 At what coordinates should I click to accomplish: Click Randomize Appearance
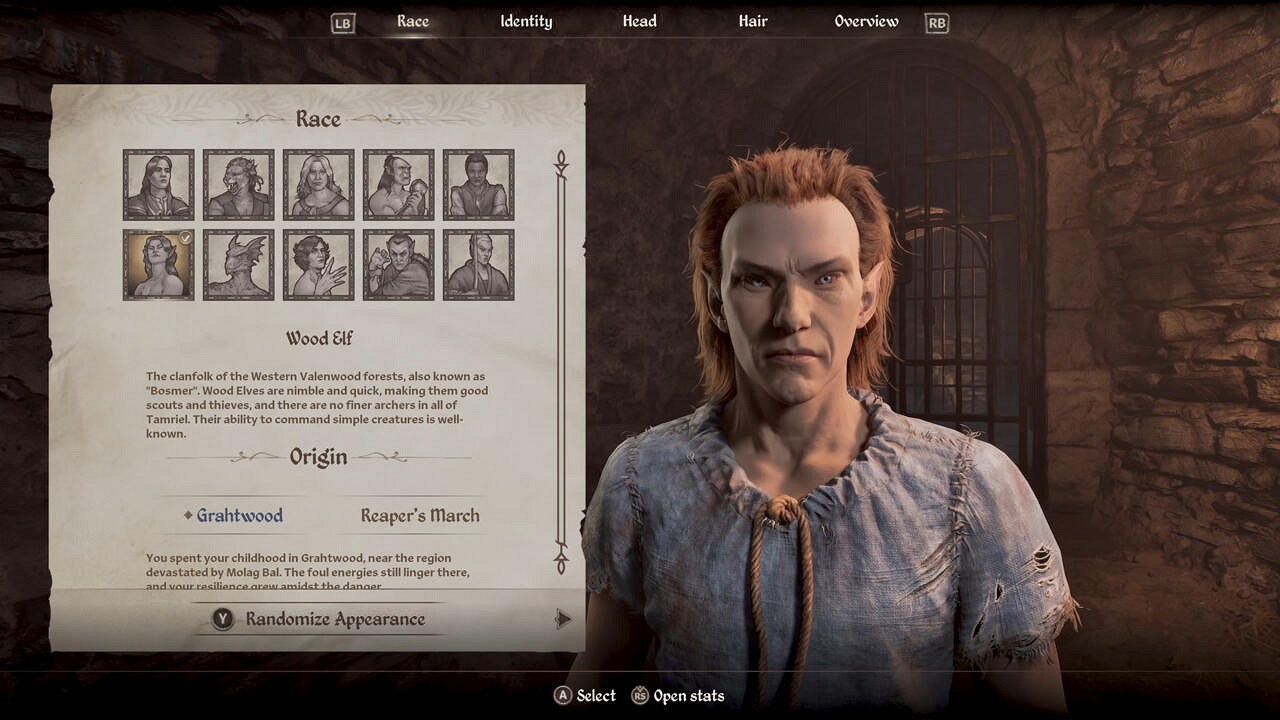tap(335, 620)
